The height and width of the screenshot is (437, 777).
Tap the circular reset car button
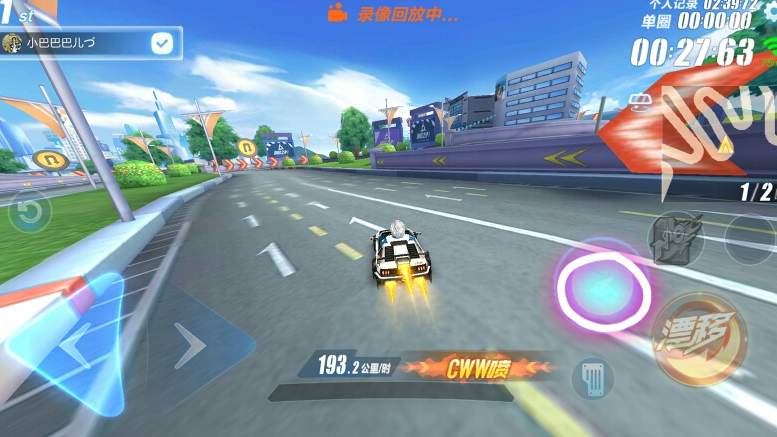click(x=30, y=212)
